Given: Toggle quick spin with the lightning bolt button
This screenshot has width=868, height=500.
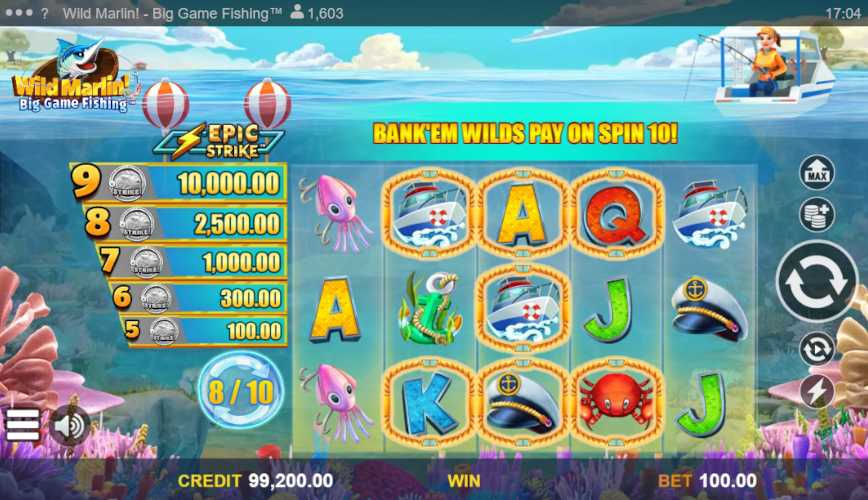Looking at the screenshot, I should pyautogui.click(x=817, y=391).
